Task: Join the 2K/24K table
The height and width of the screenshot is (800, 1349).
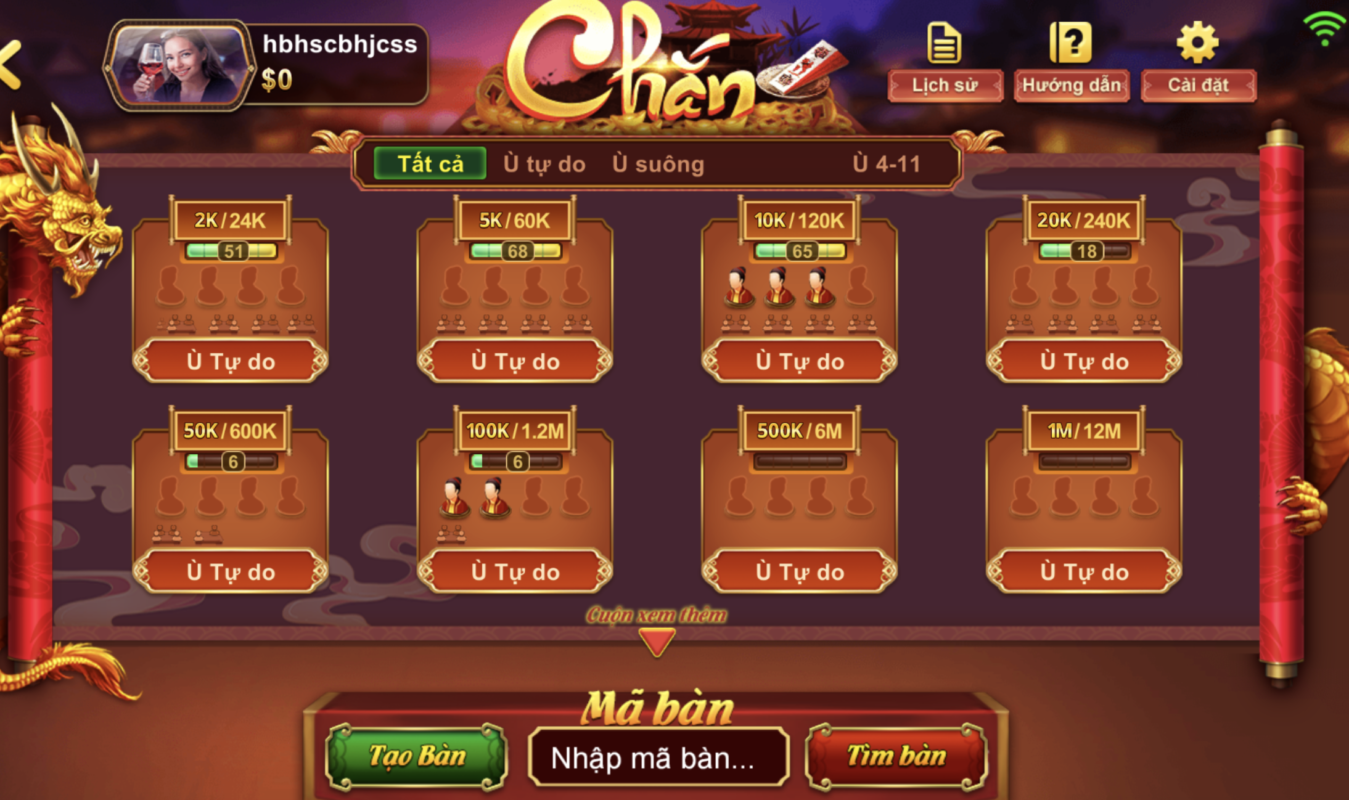Action: click(230, 361)
